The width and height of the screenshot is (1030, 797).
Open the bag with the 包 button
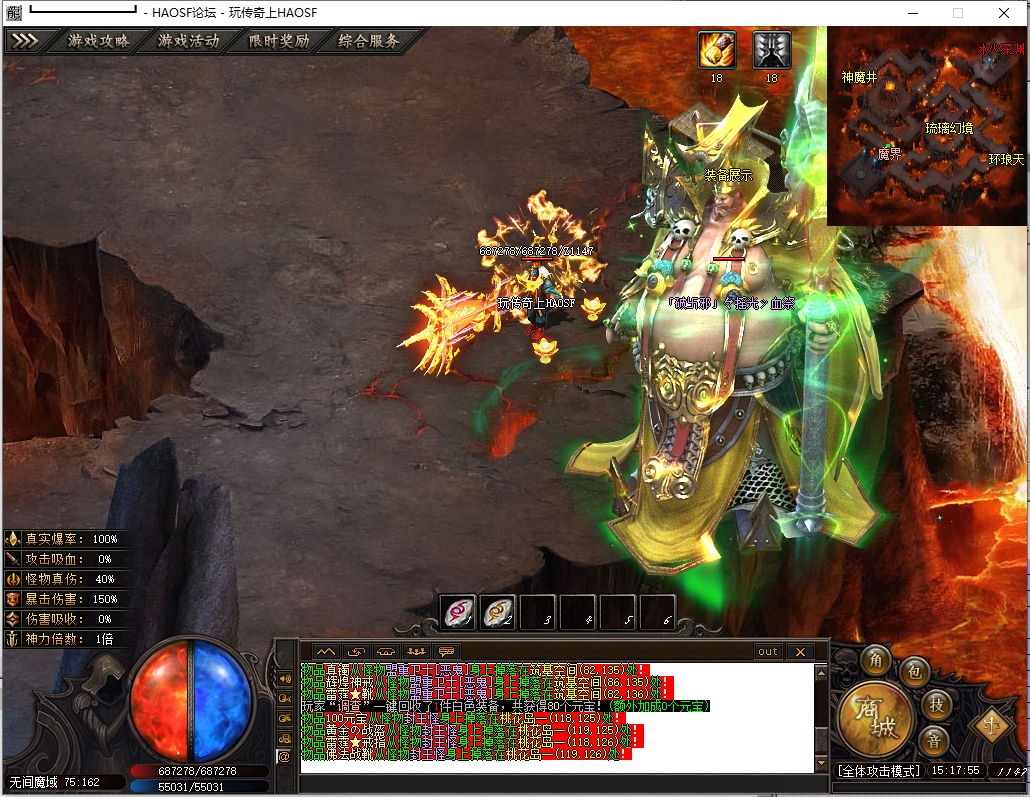coord(914,672)
